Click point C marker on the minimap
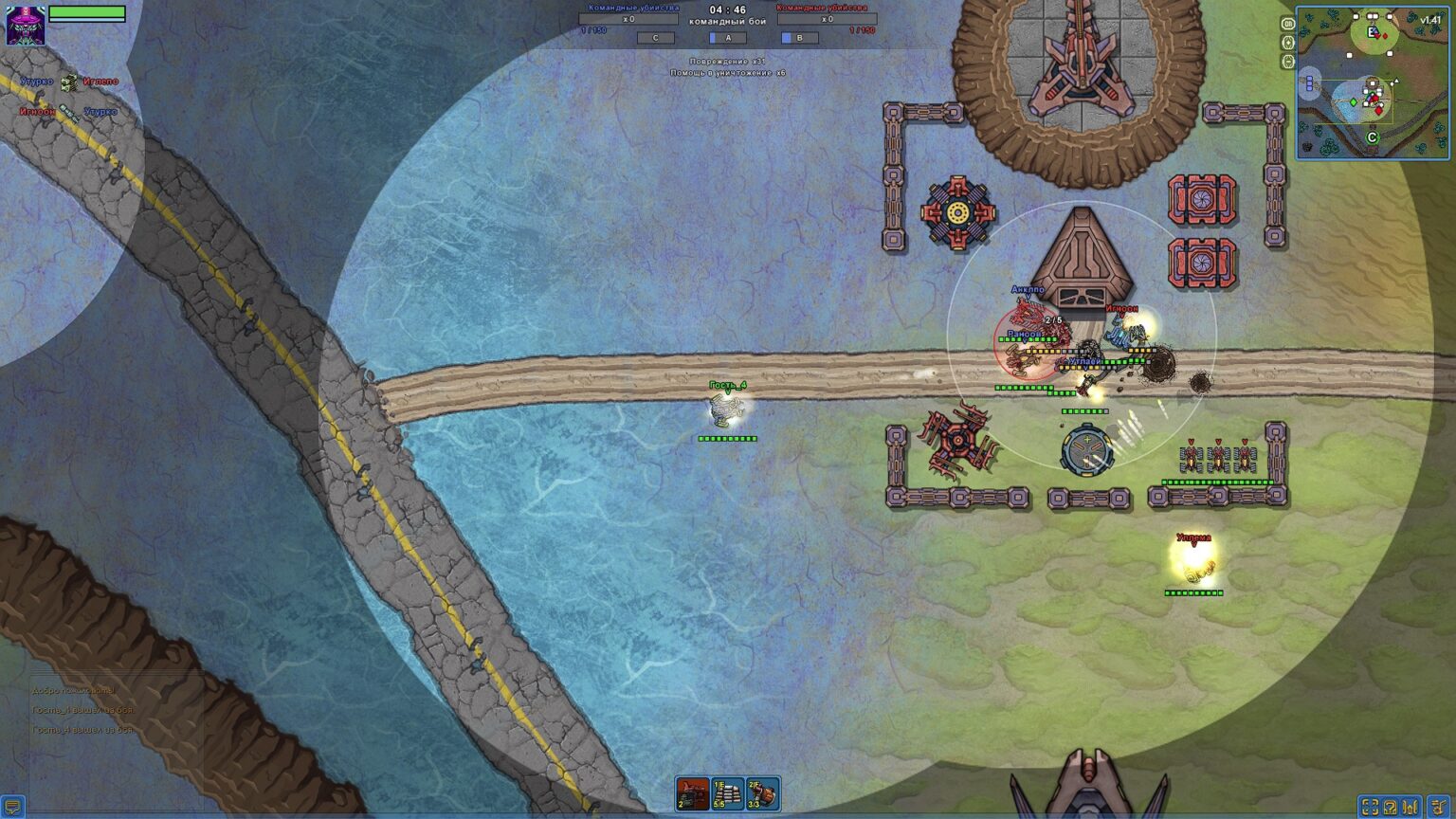The width and height of the screenshot is (1456, 819). click(x=1371, y=137)
